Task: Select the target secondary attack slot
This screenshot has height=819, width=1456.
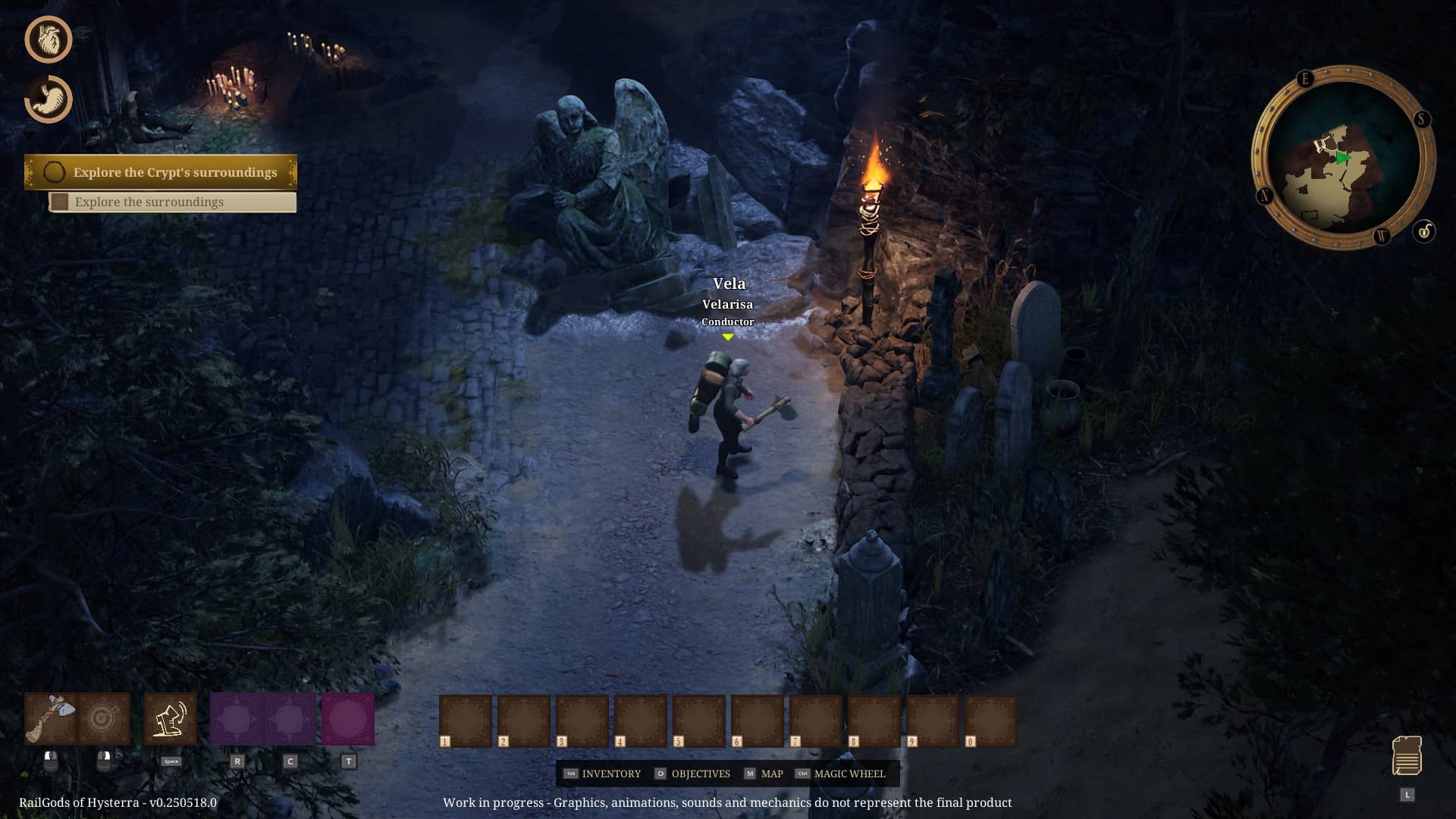Action: click(104, 718)
